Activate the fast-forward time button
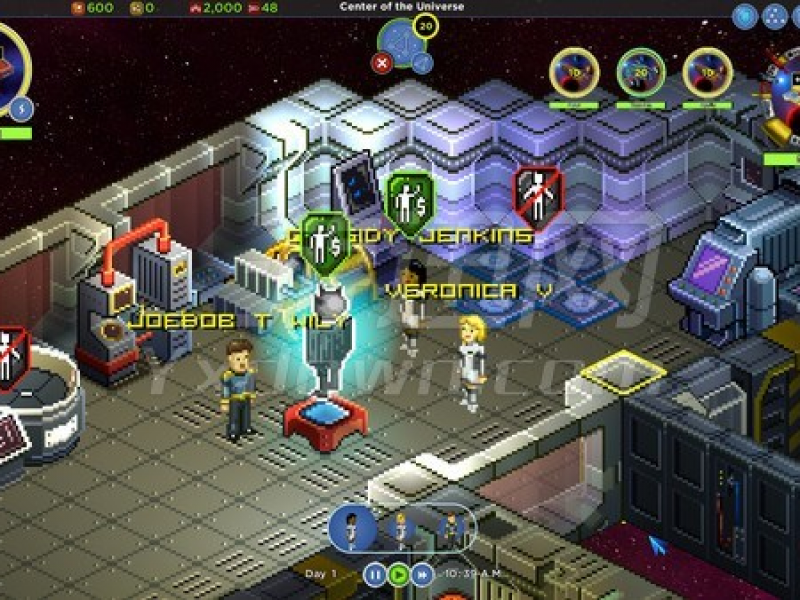Screen dimensions: 800x600 (423, 575)
